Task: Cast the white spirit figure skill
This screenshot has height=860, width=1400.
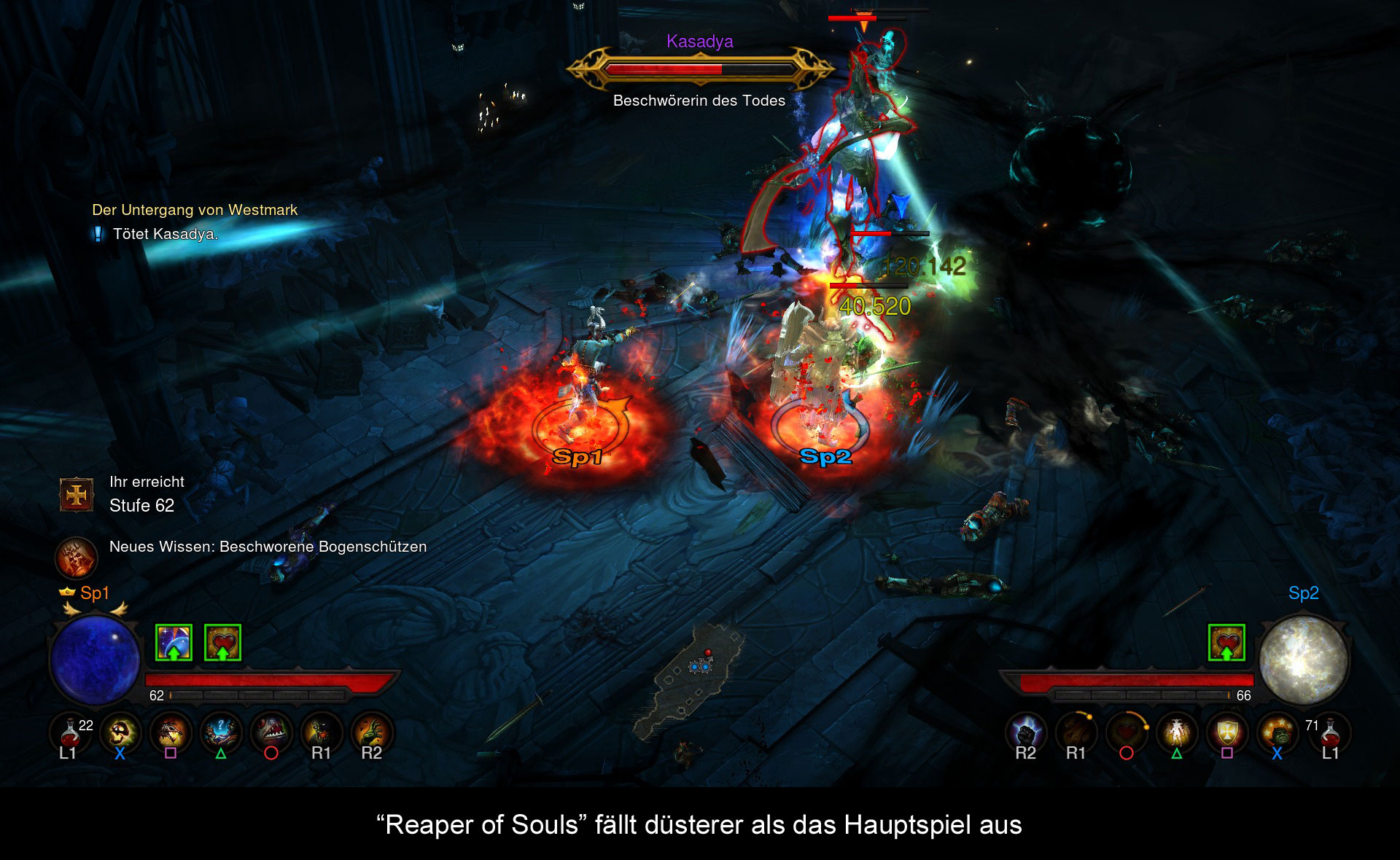Action: point(1177,731)
